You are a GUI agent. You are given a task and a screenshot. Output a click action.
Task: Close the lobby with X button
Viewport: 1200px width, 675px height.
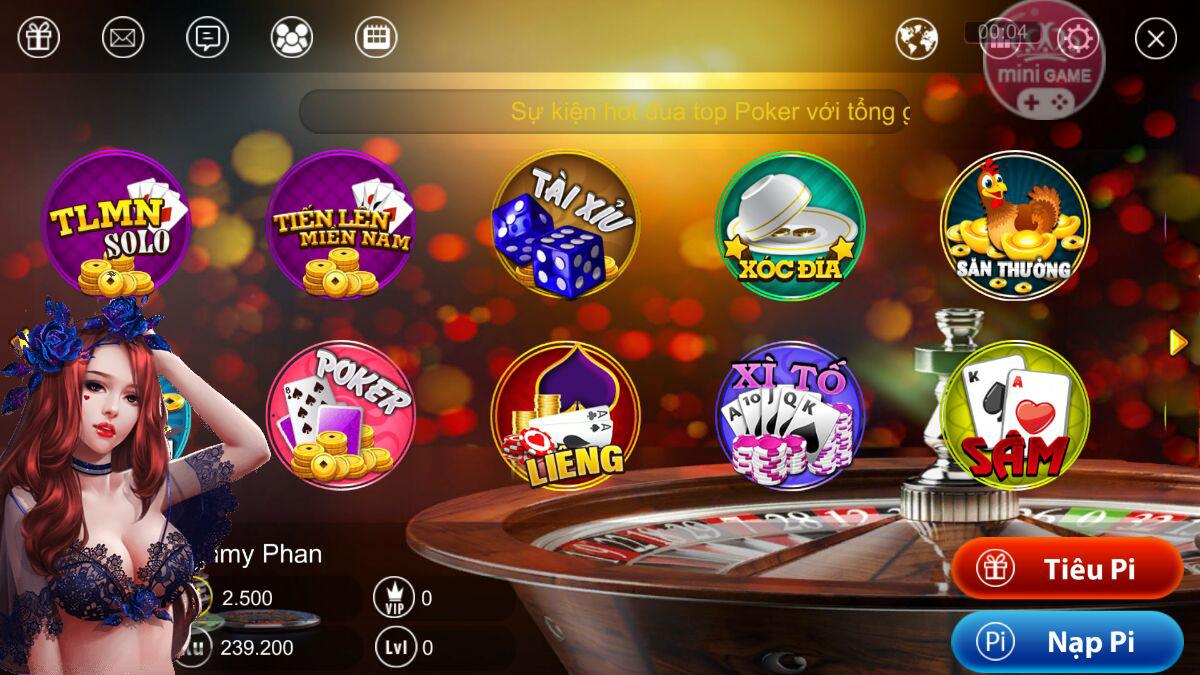(x=1156, y=39)
